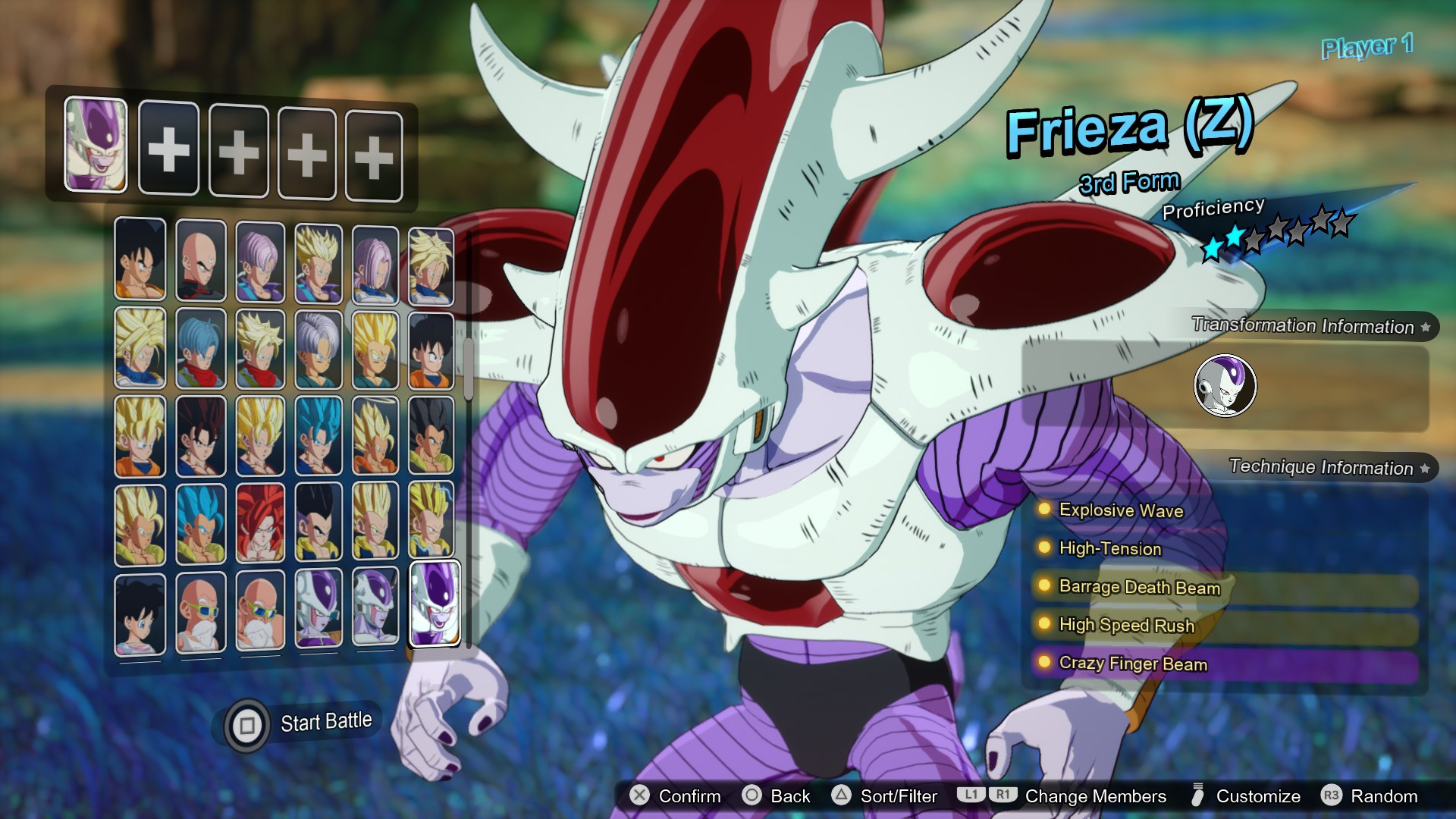Click Frieza's portrait in the first team slot
1456x819 pixels.
(x=95, y=144)
